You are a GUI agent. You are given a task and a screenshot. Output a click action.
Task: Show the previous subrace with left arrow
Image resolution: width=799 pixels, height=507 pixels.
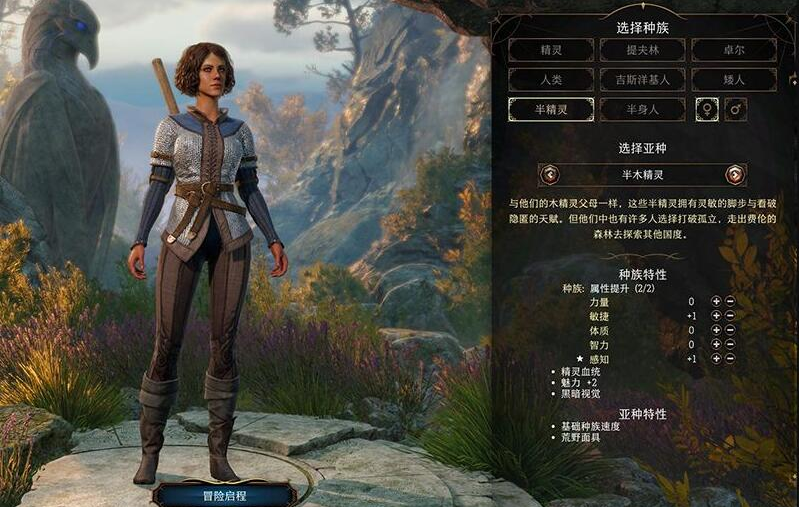pos(549,175)
